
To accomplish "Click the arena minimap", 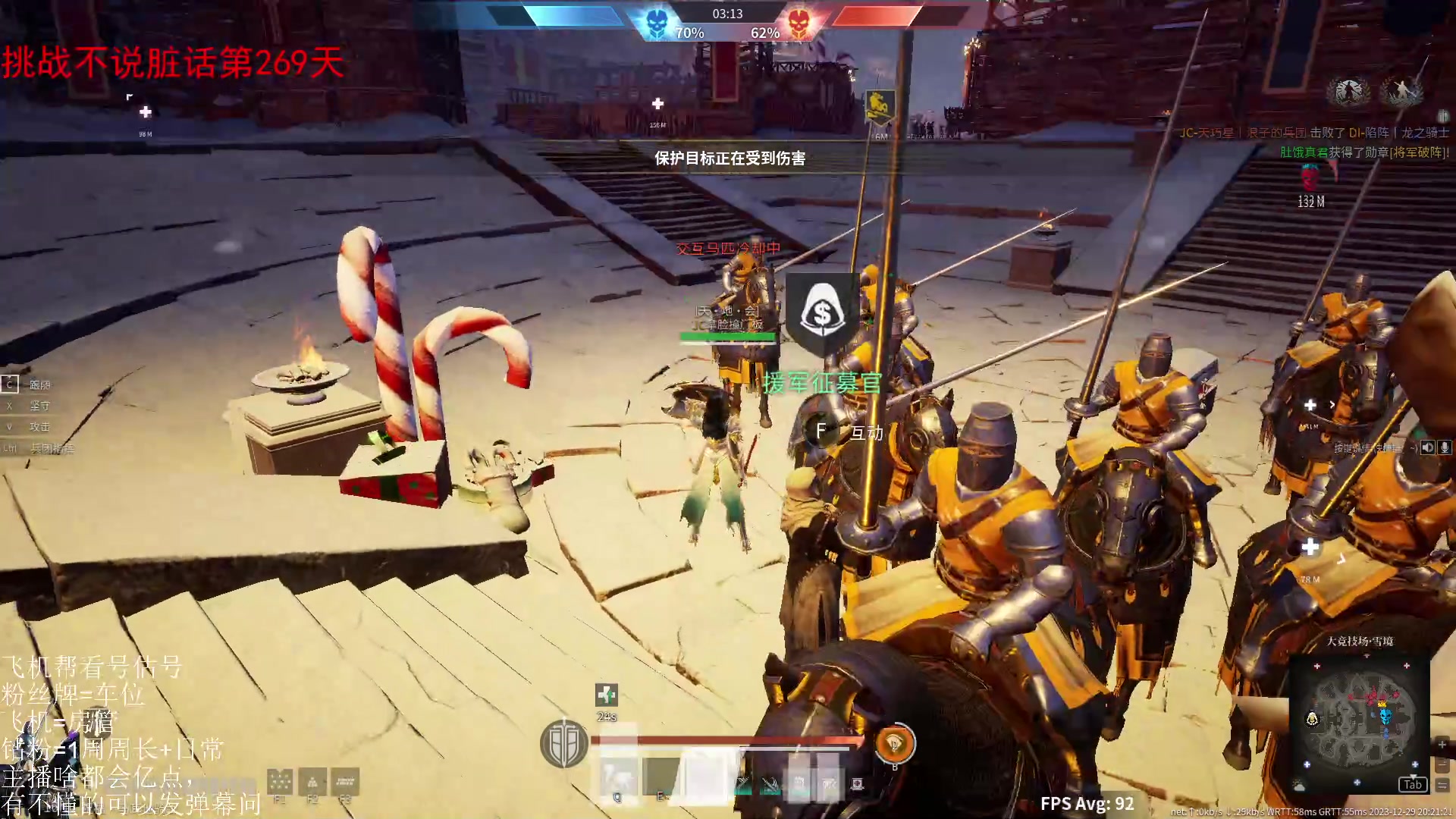I will click(1359, 720).
